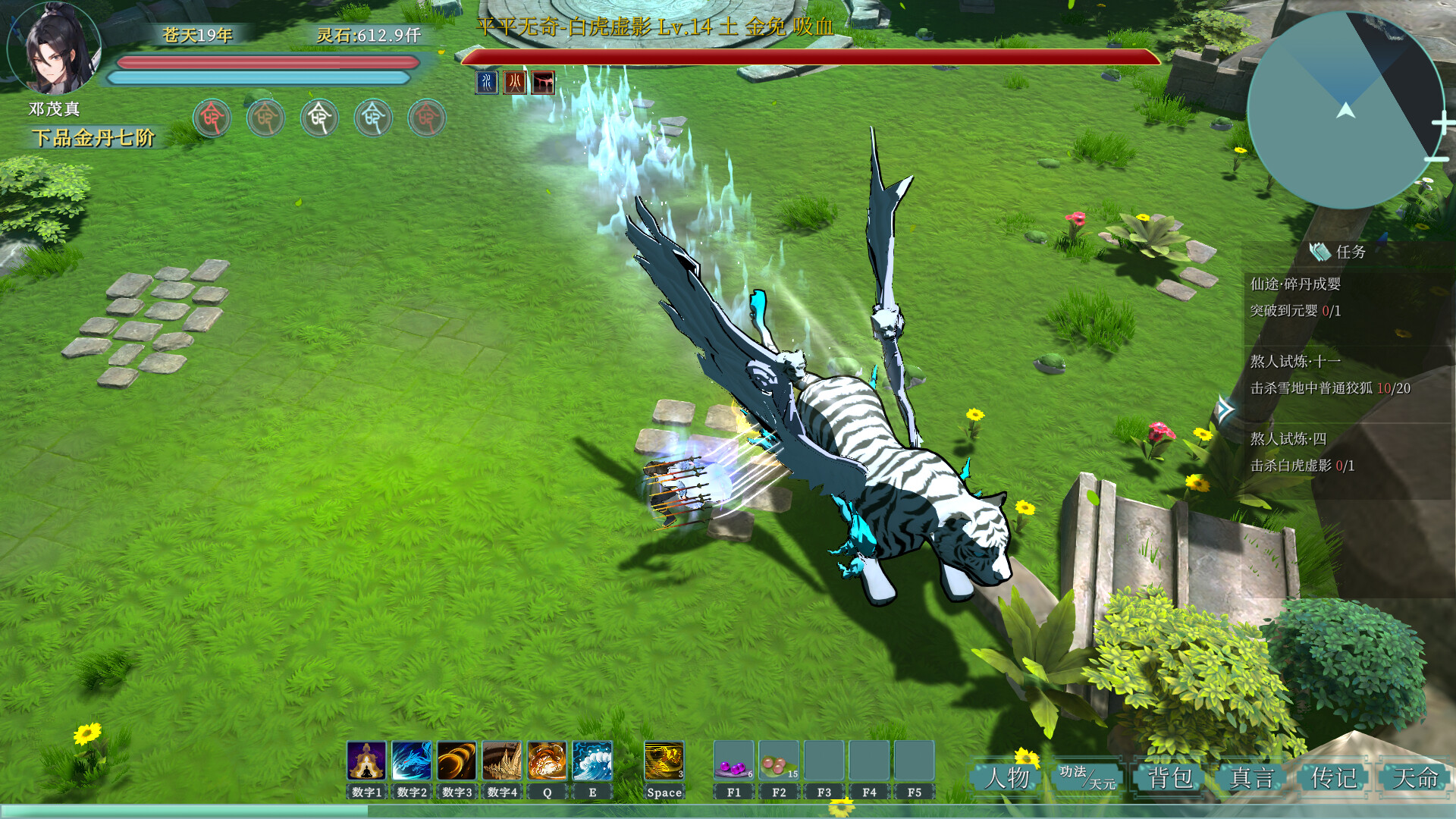Image resolution: width=1456 pixels, height=819 pixels.
Task: Open the 天命 destiny menu
Action: [x=1415, y=778]
